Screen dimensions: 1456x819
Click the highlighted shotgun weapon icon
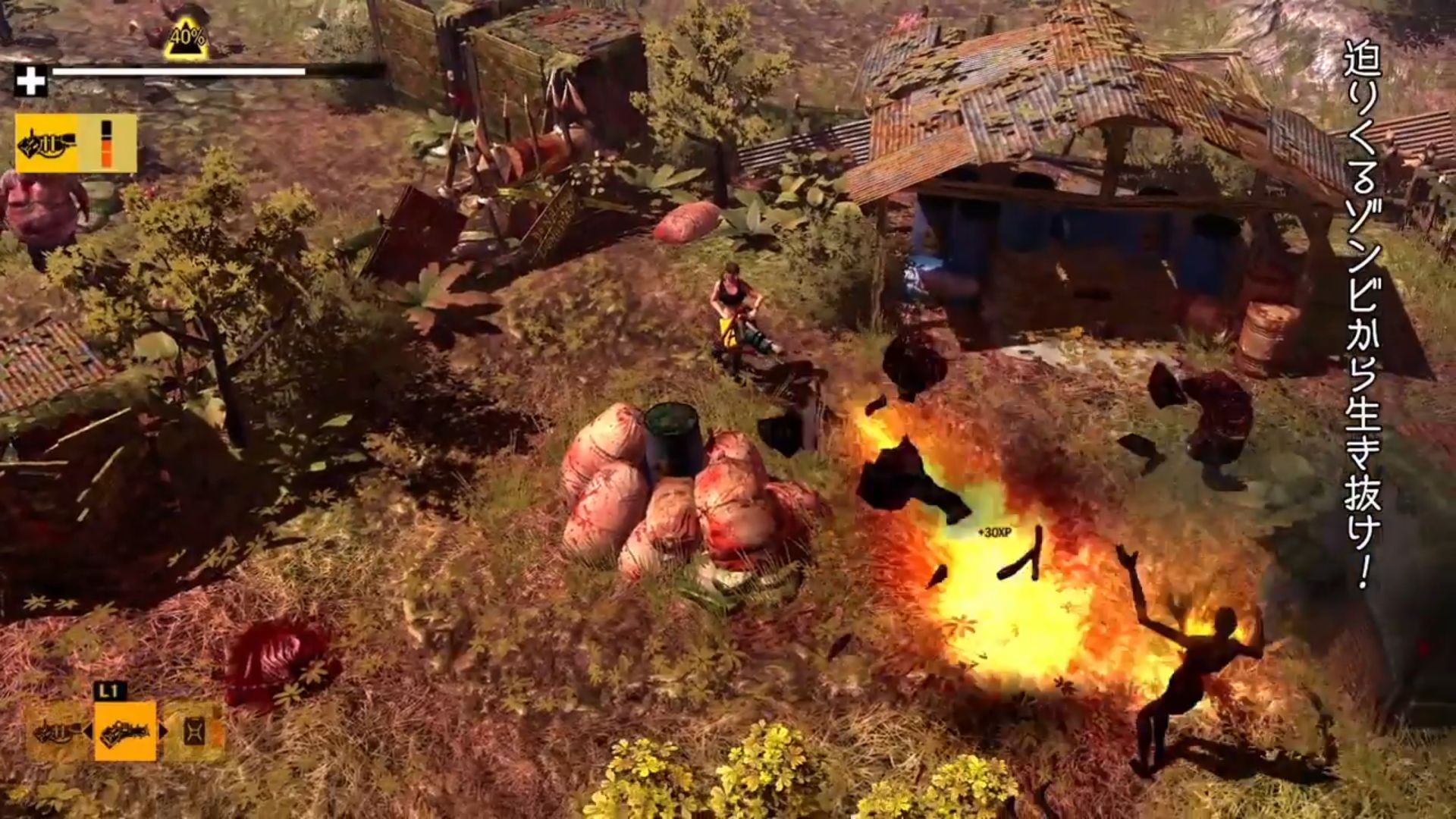tap(125, 731)
